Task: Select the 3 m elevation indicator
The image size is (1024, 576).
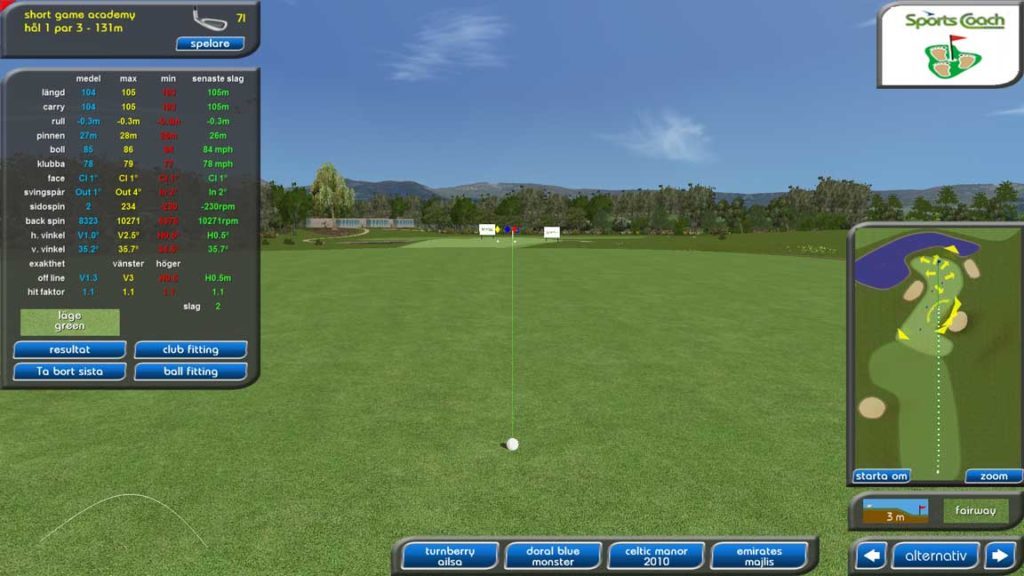Action: point(895,511)
